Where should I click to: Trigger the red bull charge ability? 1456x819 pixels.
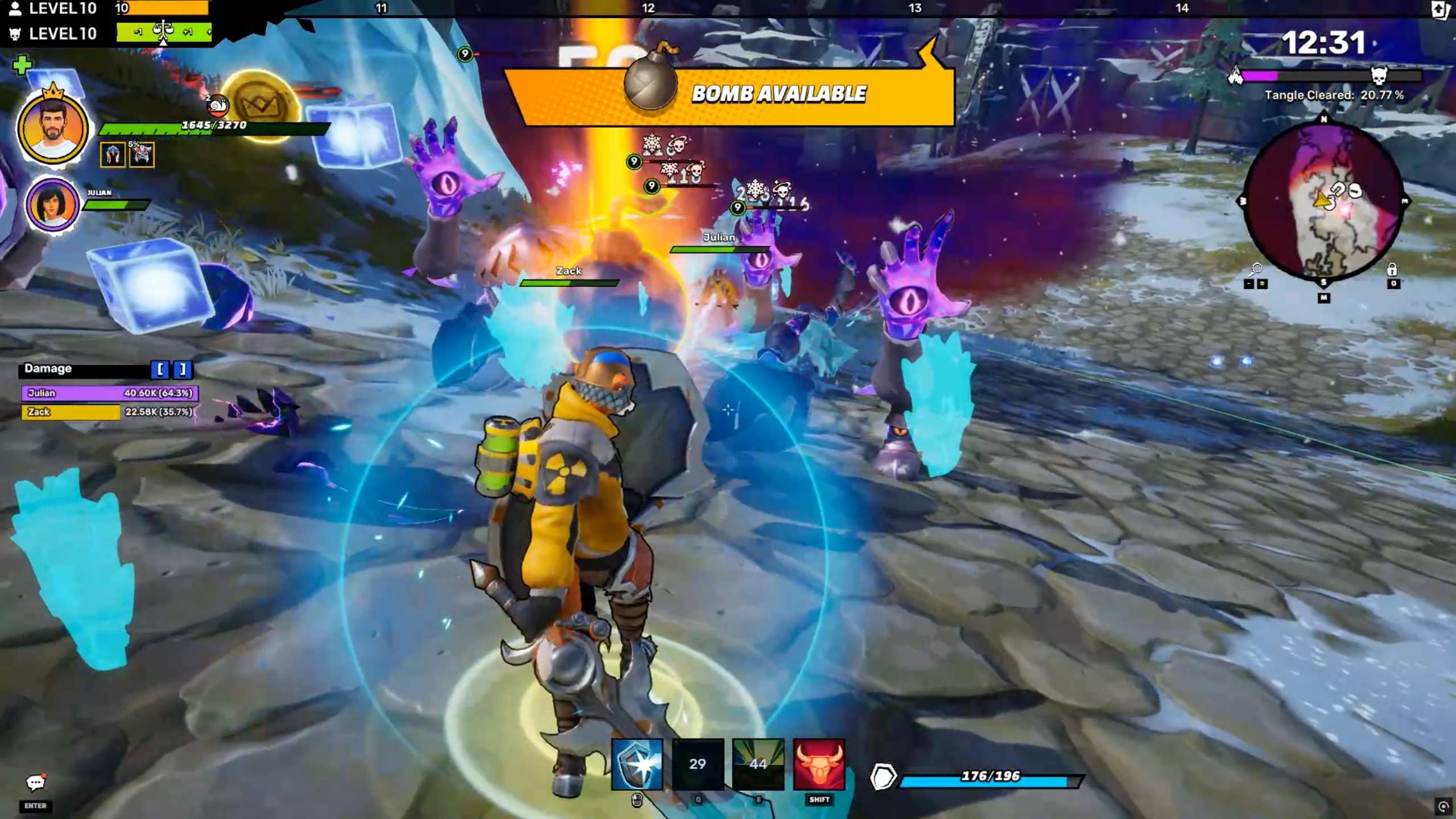tap(819, 764)
